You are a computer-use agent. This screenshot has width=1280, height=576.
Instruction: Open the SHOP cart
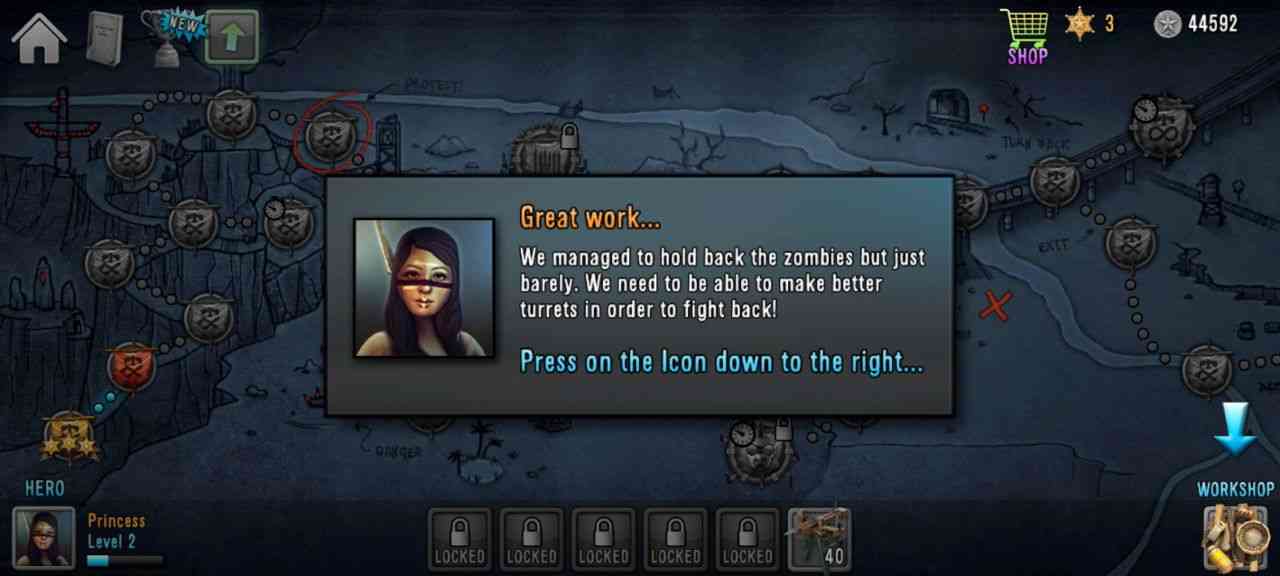(1026, 35)
